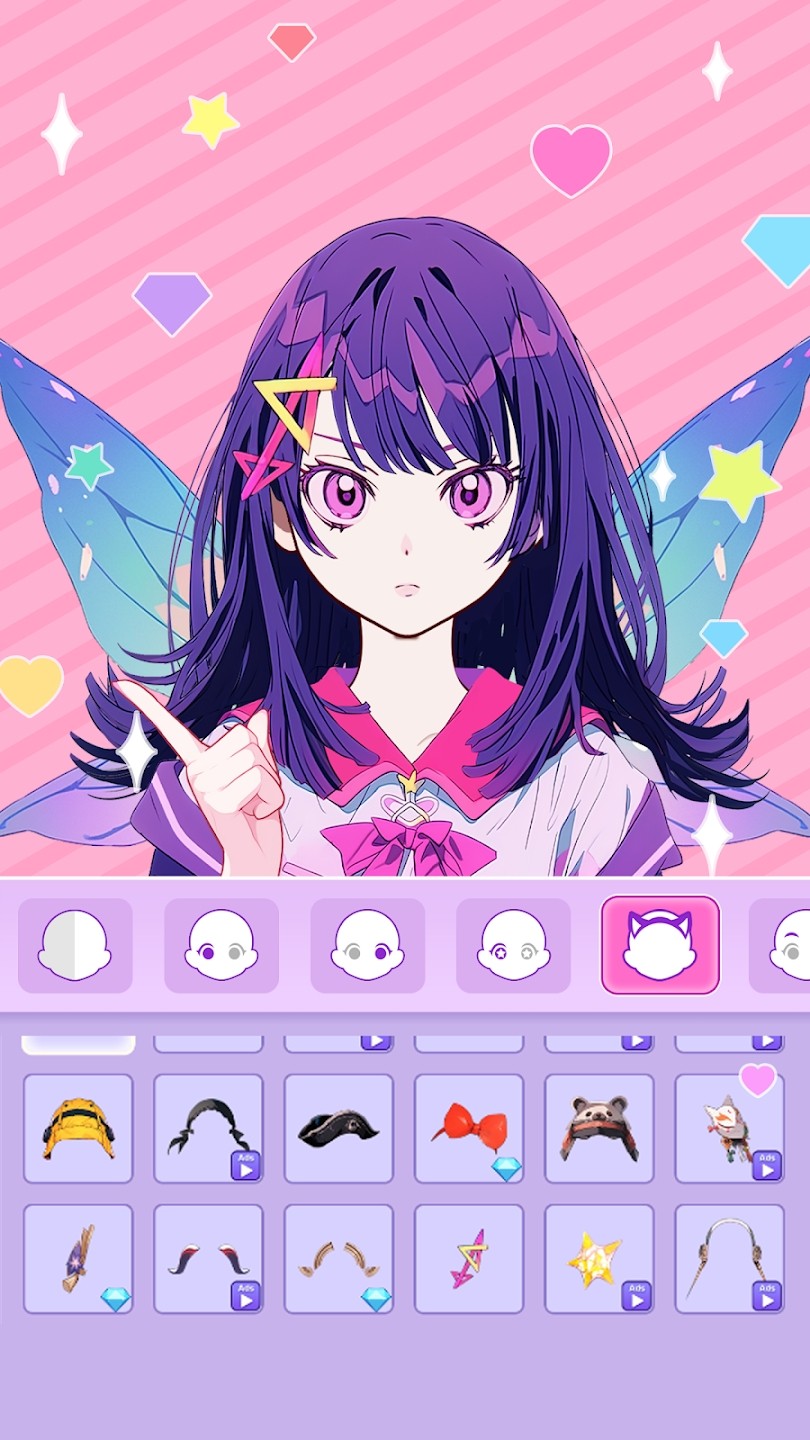
Task: Equip the dark red-tipped horns
Action: (x=208, y=1258)
